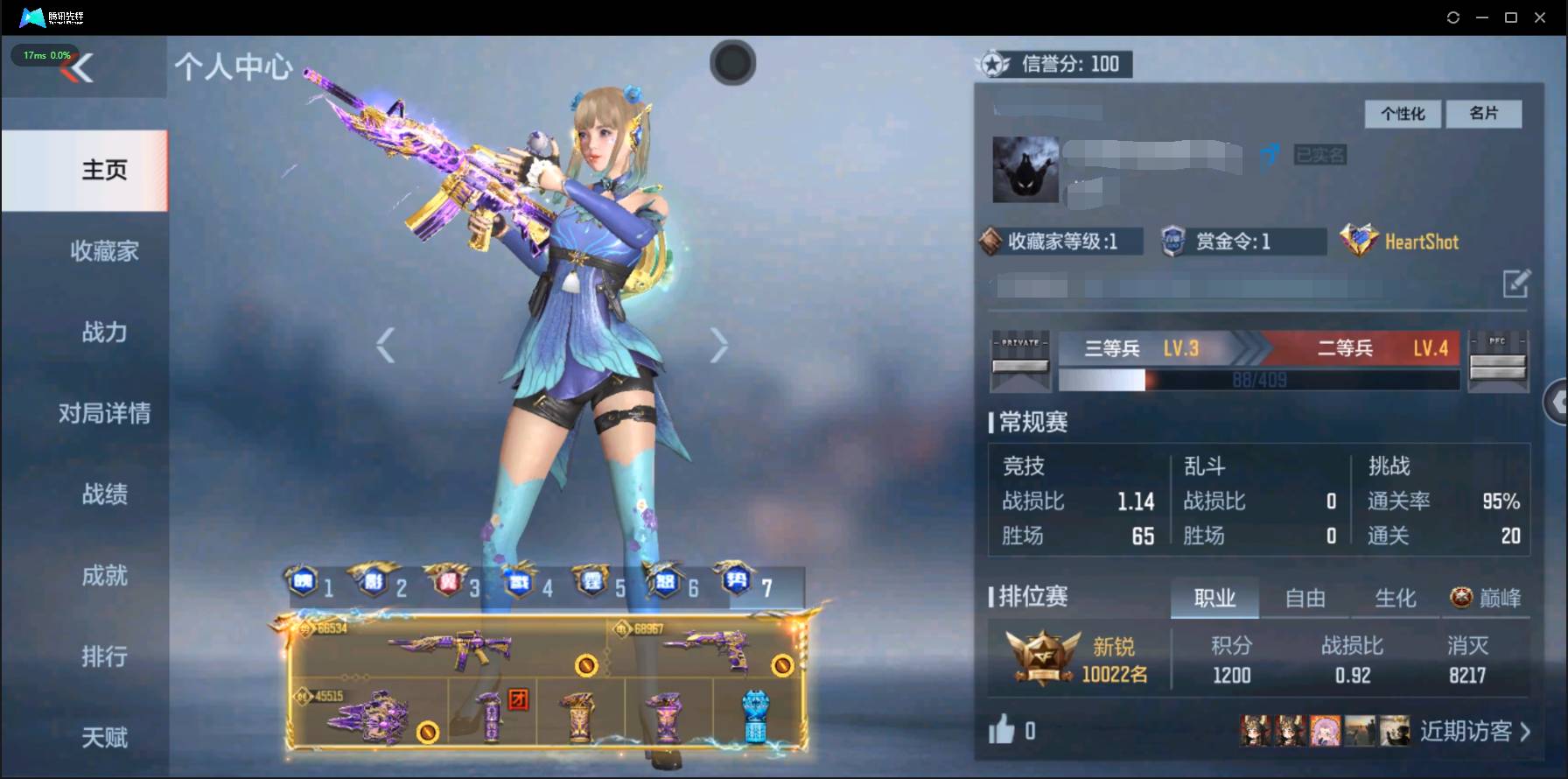Click the 名片 button

(x=1485, y=114)
